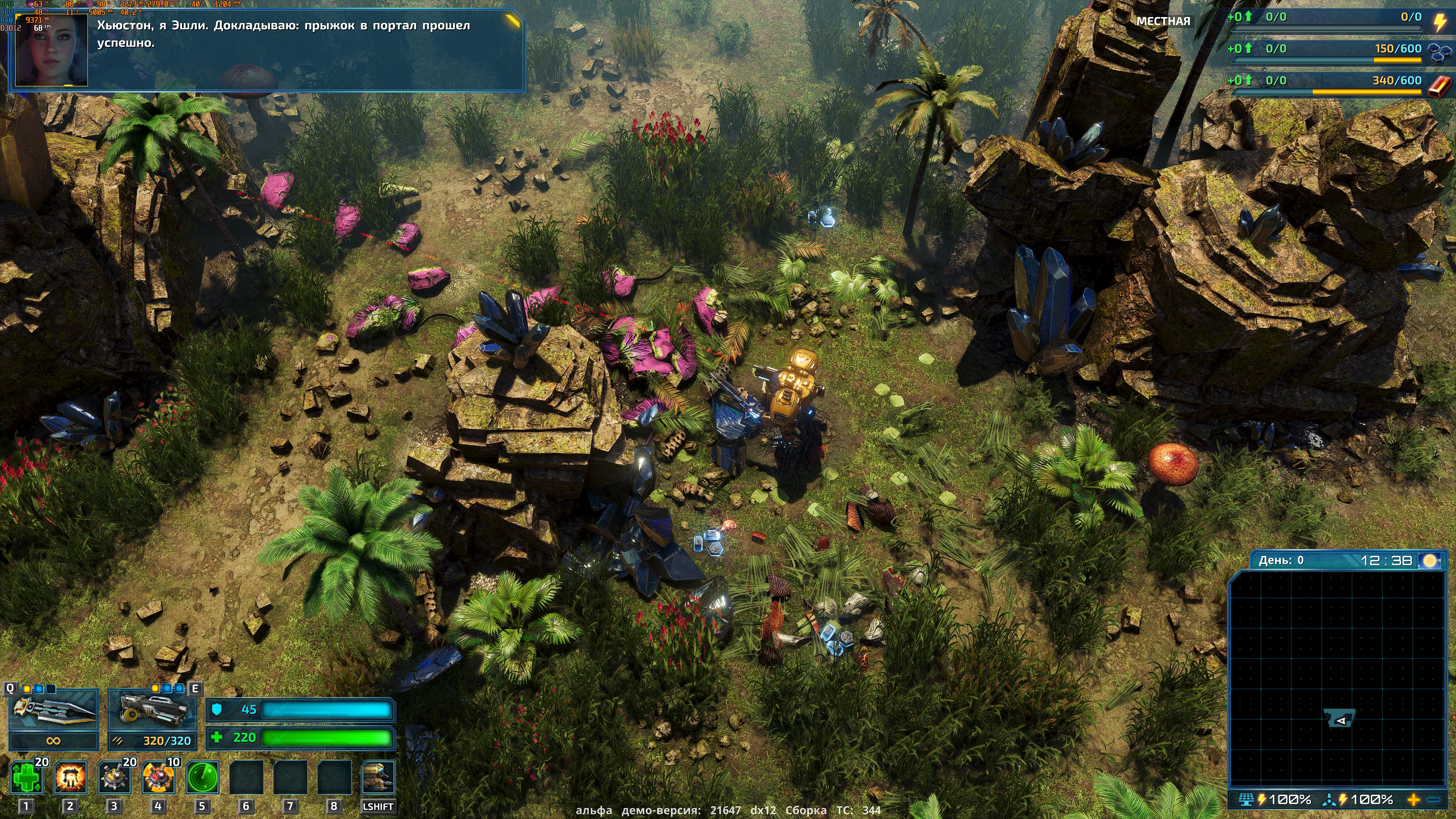Click the blue crystal resource icon
Viewport: 1456px width, 819px height.
click(1439, 52)
